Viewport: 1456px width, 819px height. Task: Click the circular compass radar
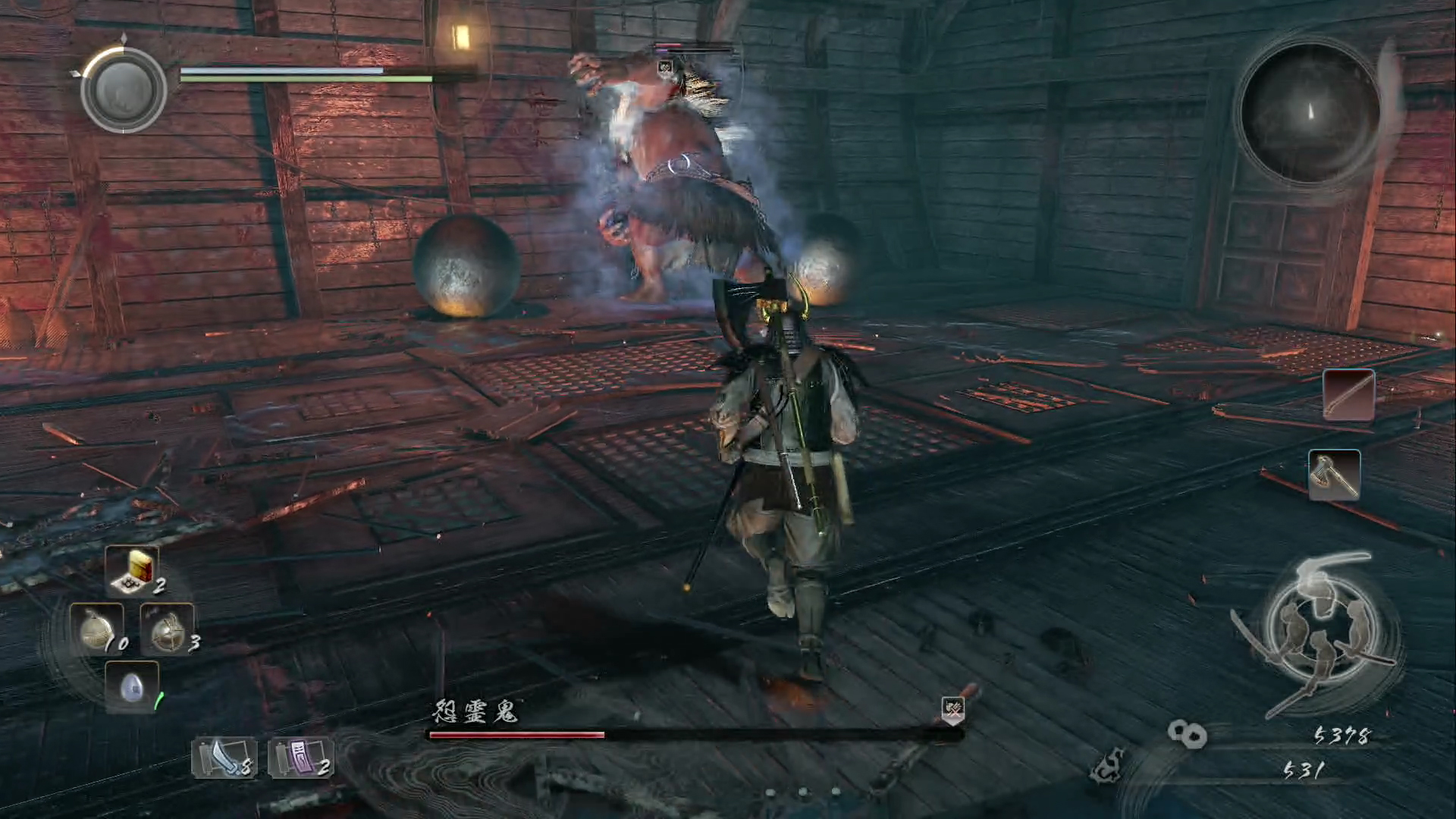click(1310, 114)
